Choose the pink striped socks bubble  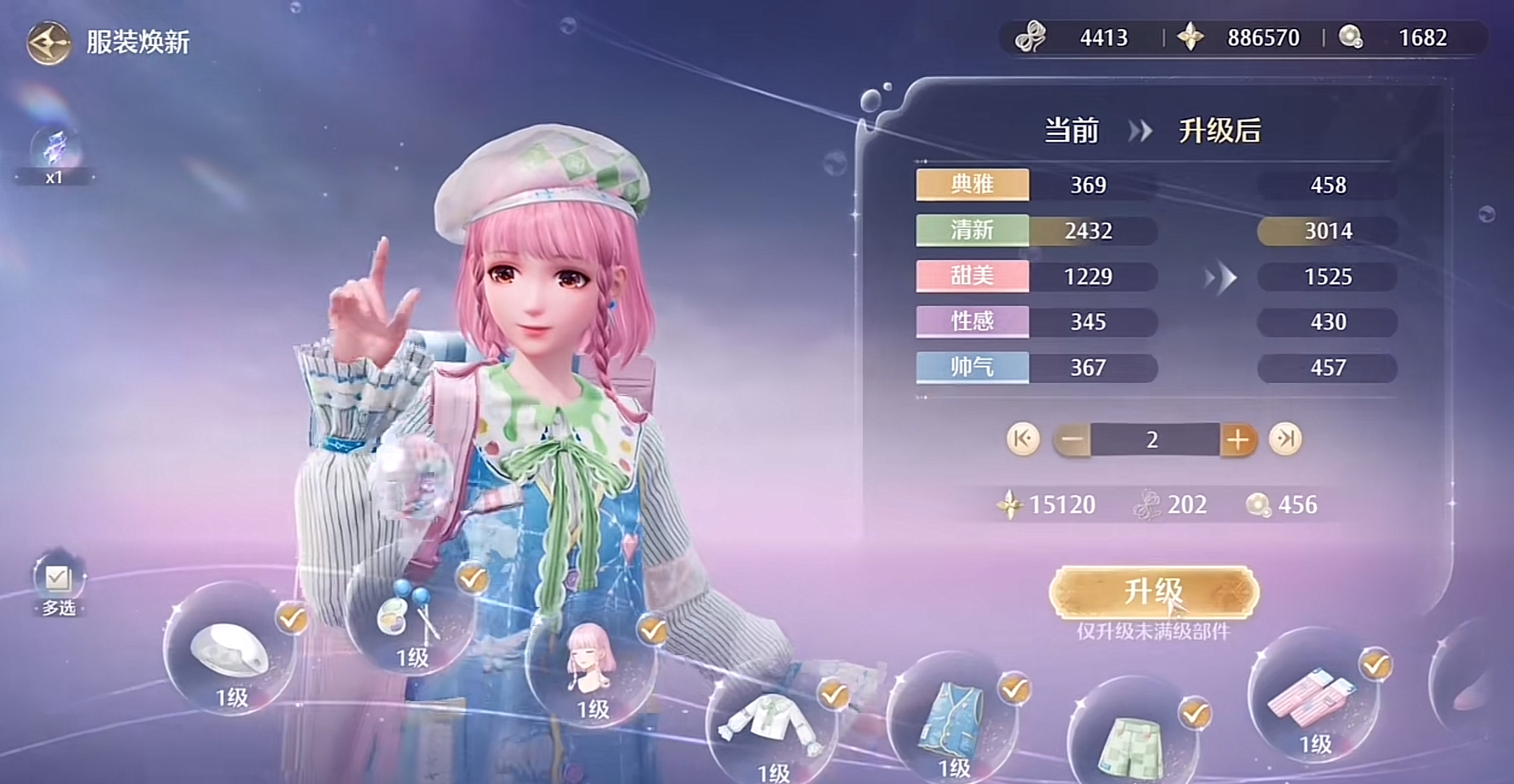click(1313, 699)
